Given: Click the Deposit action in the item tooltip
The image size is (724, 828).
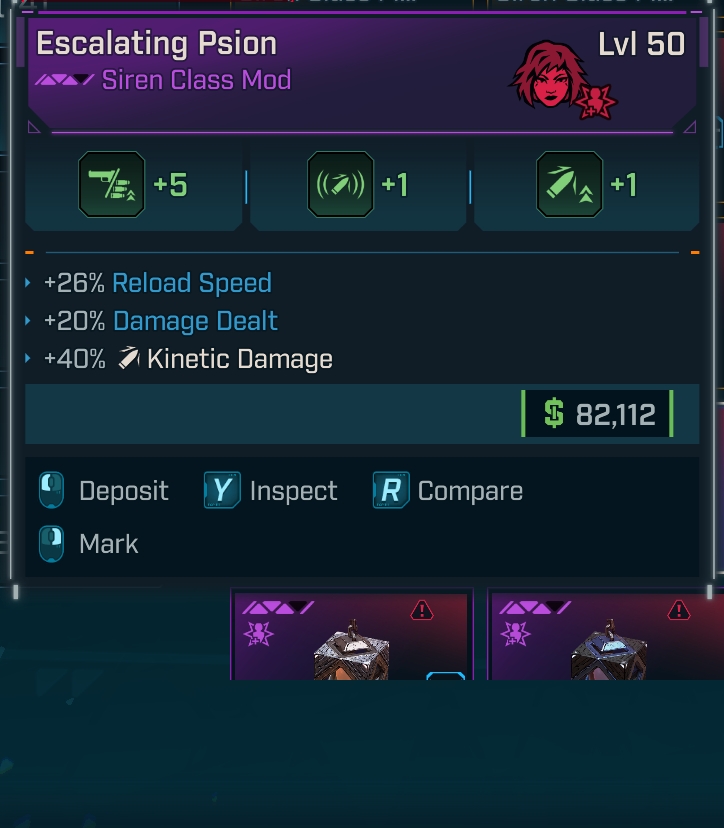Looking at the screenshot, I should (x=104, y=491).
